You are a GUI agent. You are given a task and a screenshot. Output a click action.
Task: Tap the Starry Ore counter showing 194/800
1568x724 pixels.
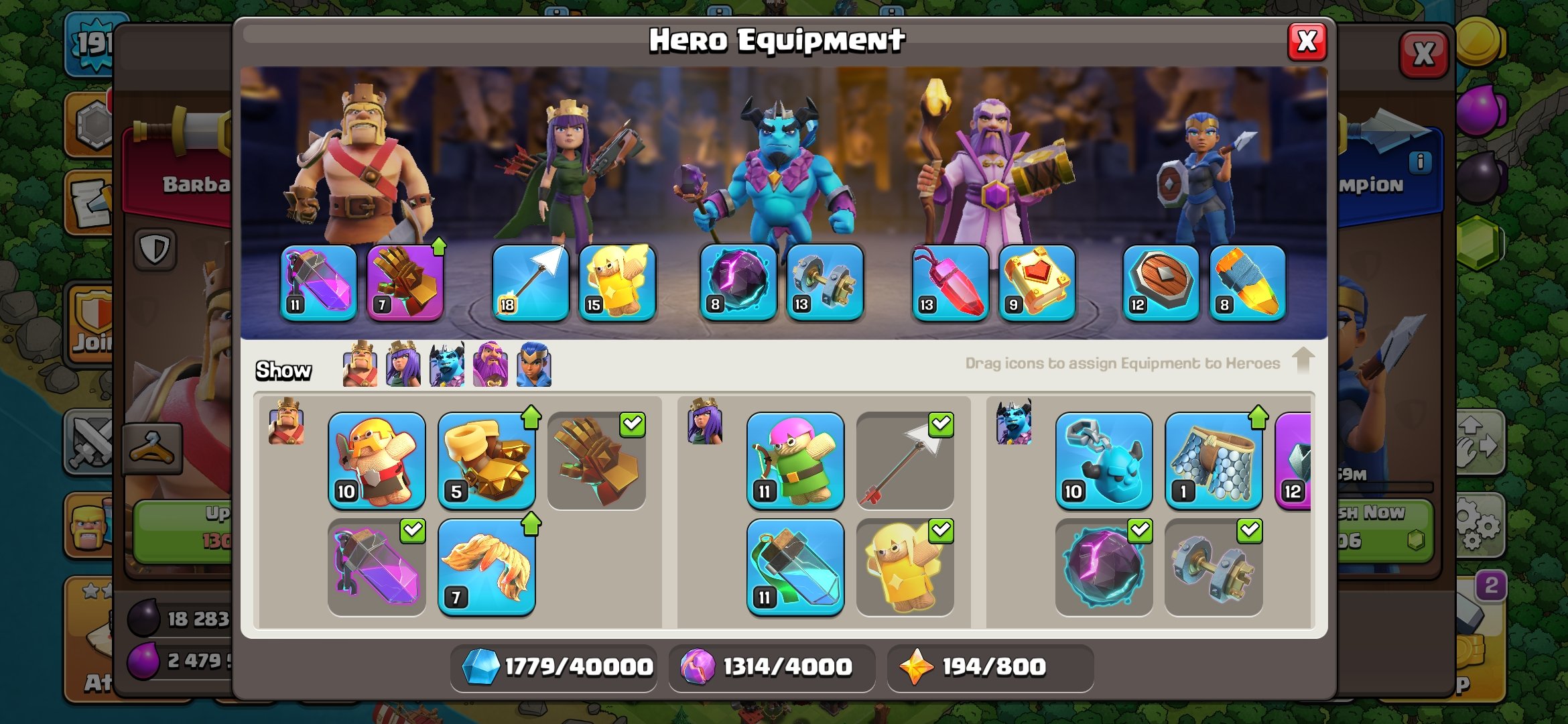point(990,667)
